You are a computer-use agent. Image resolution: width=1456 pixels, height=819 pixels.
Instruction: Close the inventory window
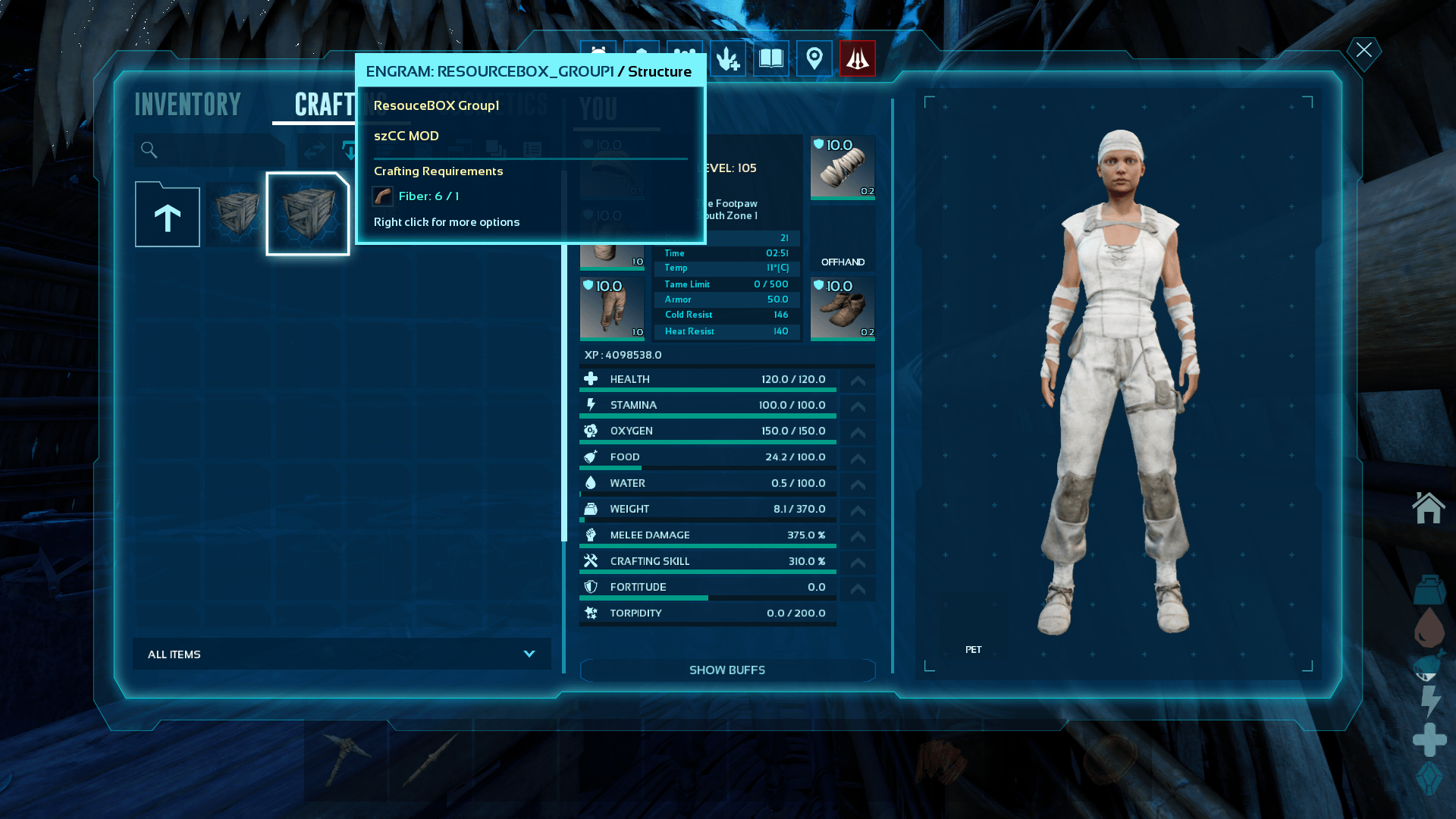tap(1363, 51)
